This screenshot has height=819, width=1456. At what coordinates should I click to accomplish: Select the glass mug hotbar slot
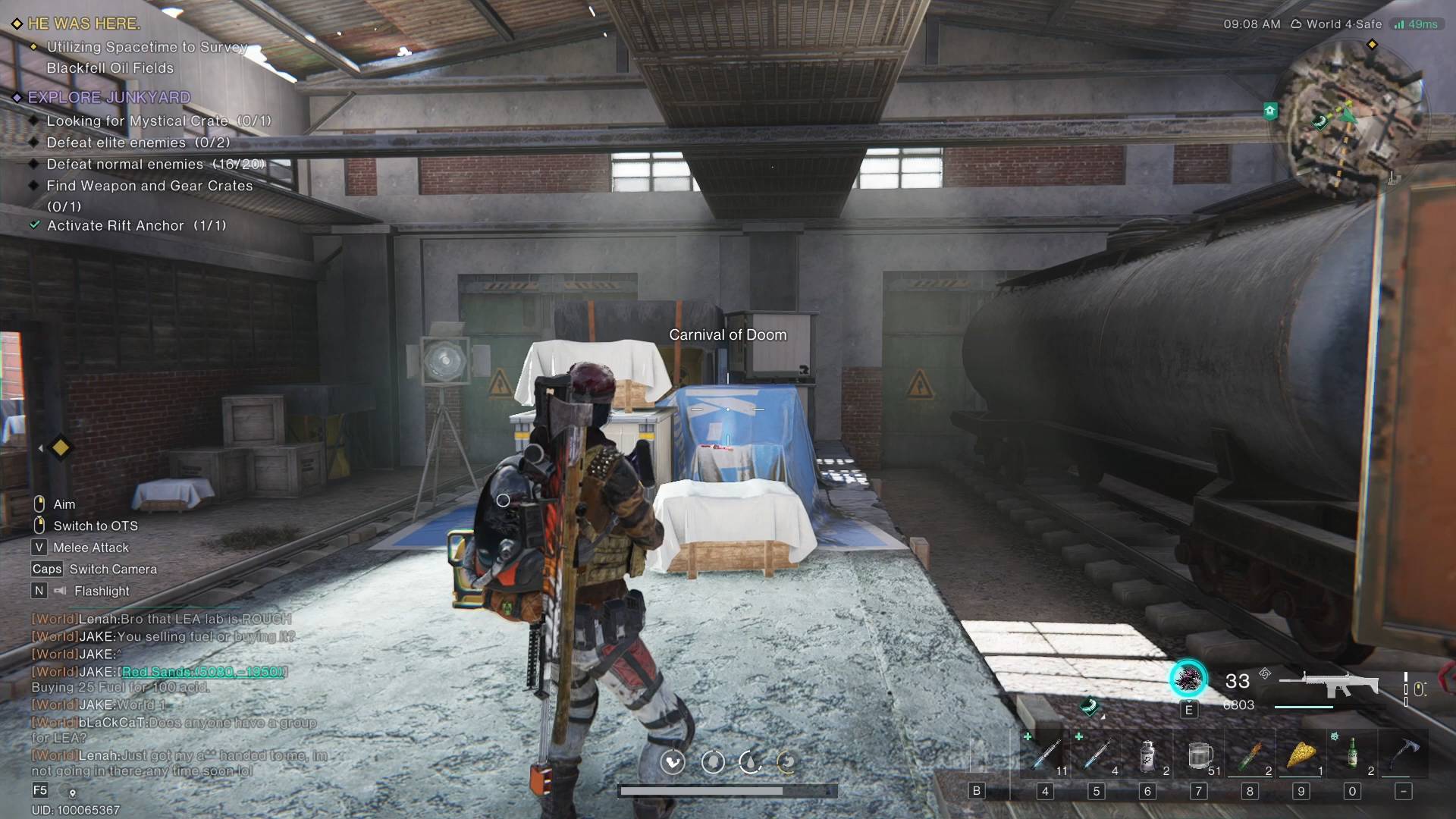1199,755
